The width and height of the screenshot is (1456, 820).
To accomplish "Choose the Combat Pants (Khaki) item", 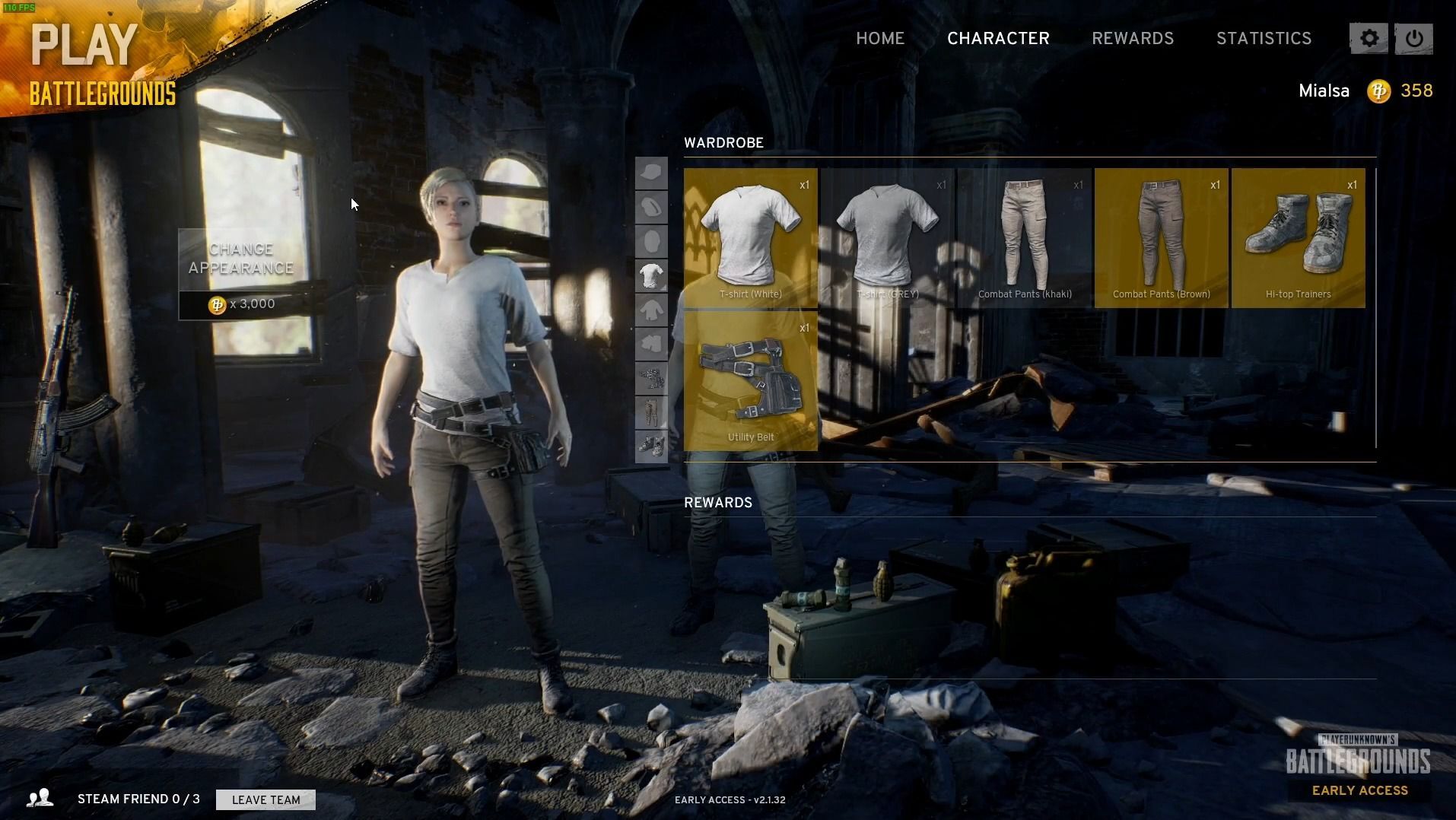I will pos(1025,237).
